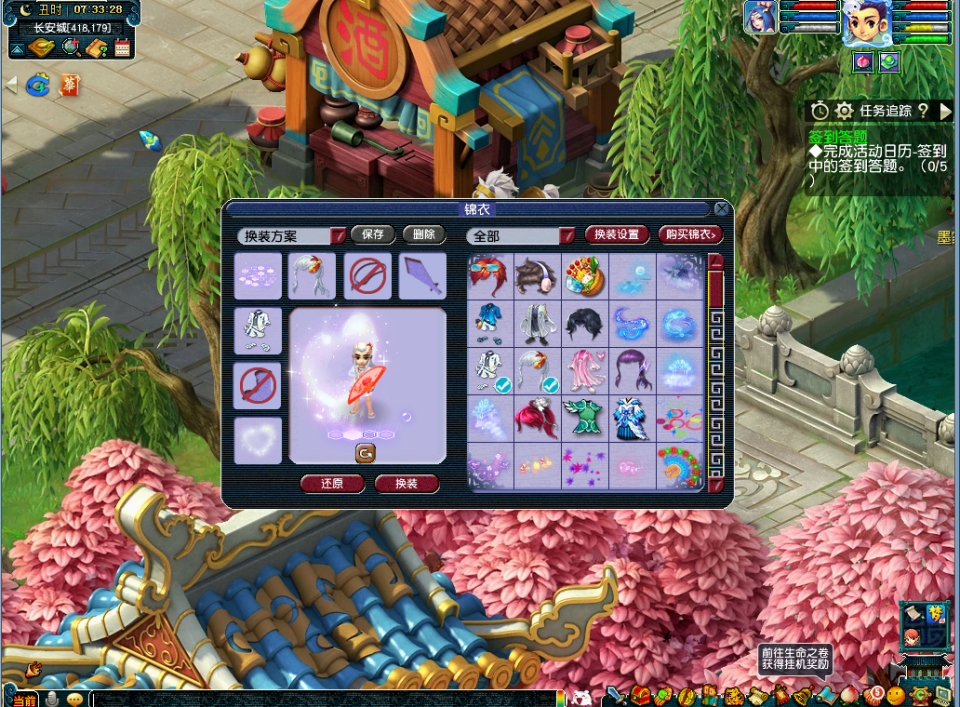Rotate the character preview with the arrow button

coord(366,453)
